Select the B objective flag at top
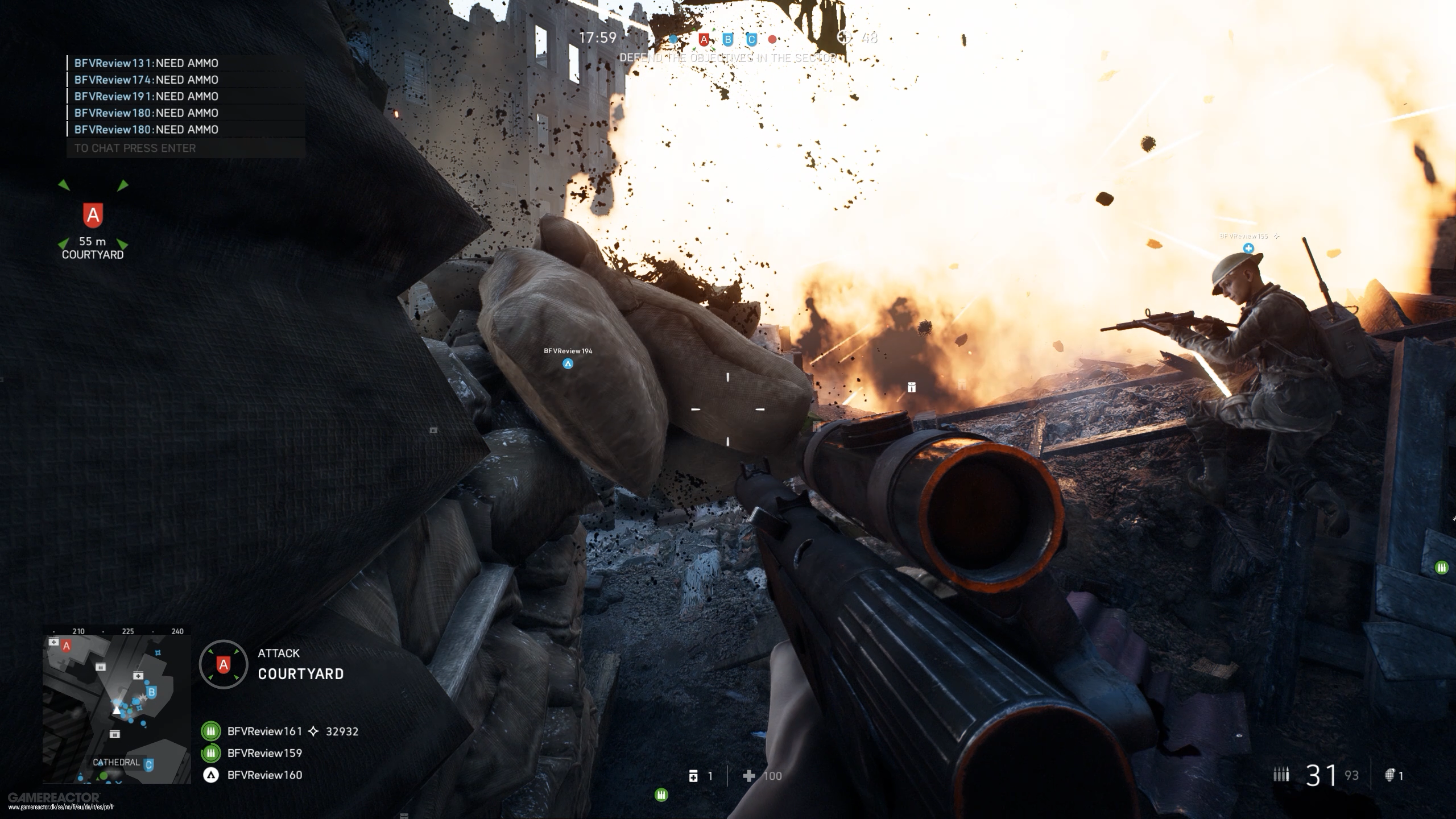This screenshot has width=1456, height=819. [727, 40]
